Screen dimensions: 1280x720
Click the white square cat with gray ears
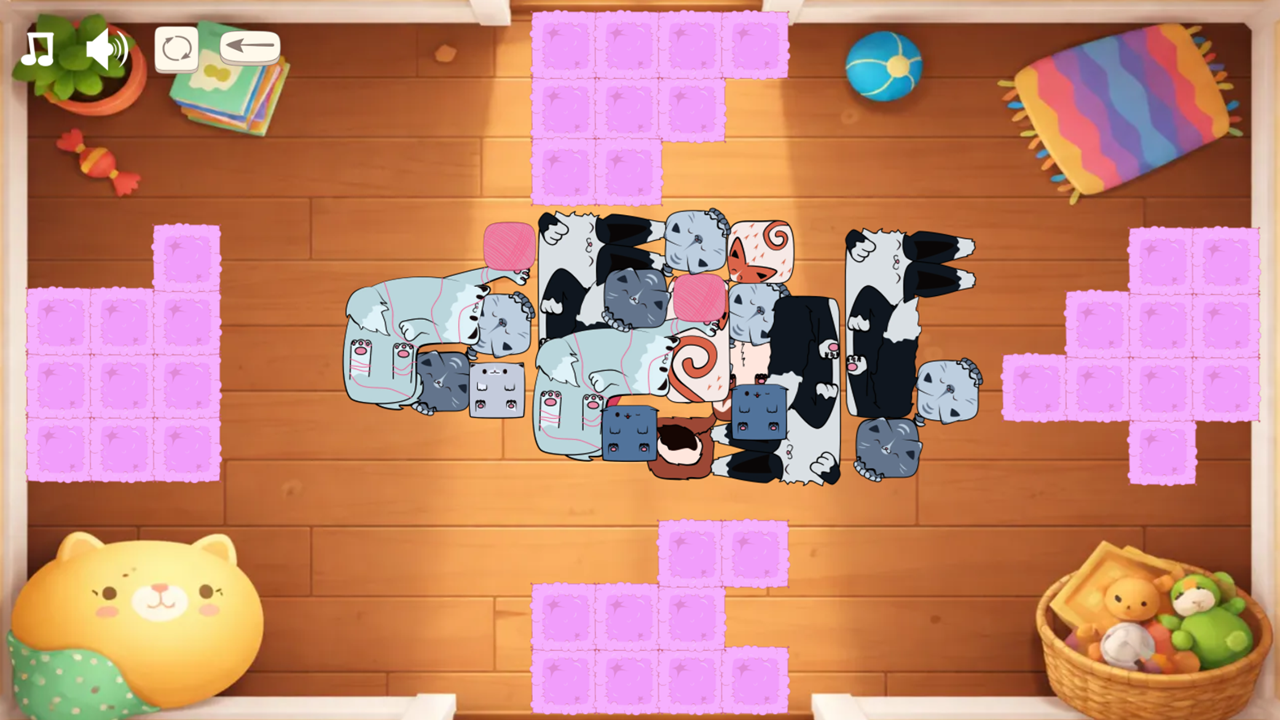coord(497,390)
